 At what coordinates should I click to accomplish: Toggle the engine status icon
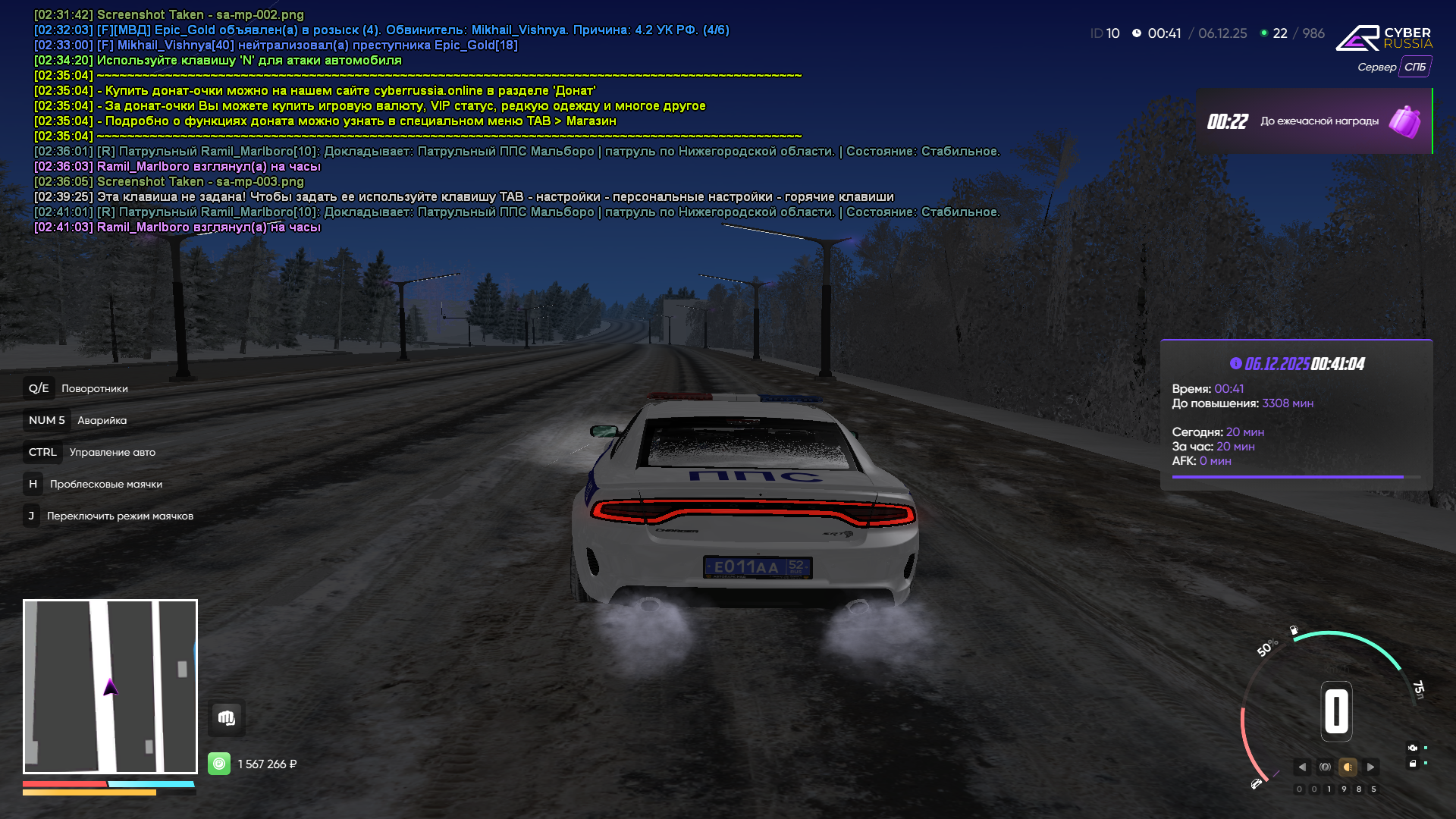1412,748
